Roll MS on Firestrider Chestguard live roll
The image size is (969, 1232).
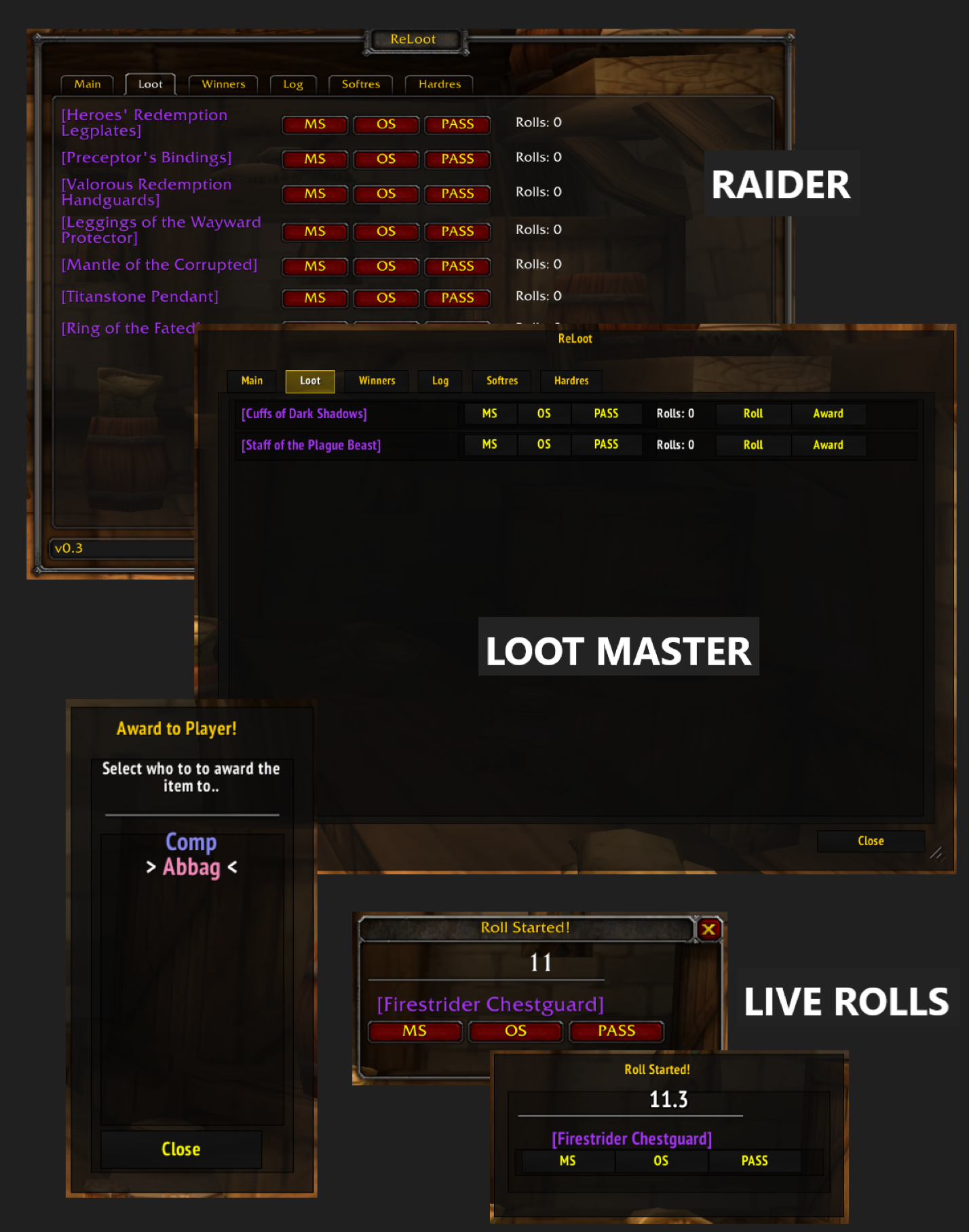414,1031
